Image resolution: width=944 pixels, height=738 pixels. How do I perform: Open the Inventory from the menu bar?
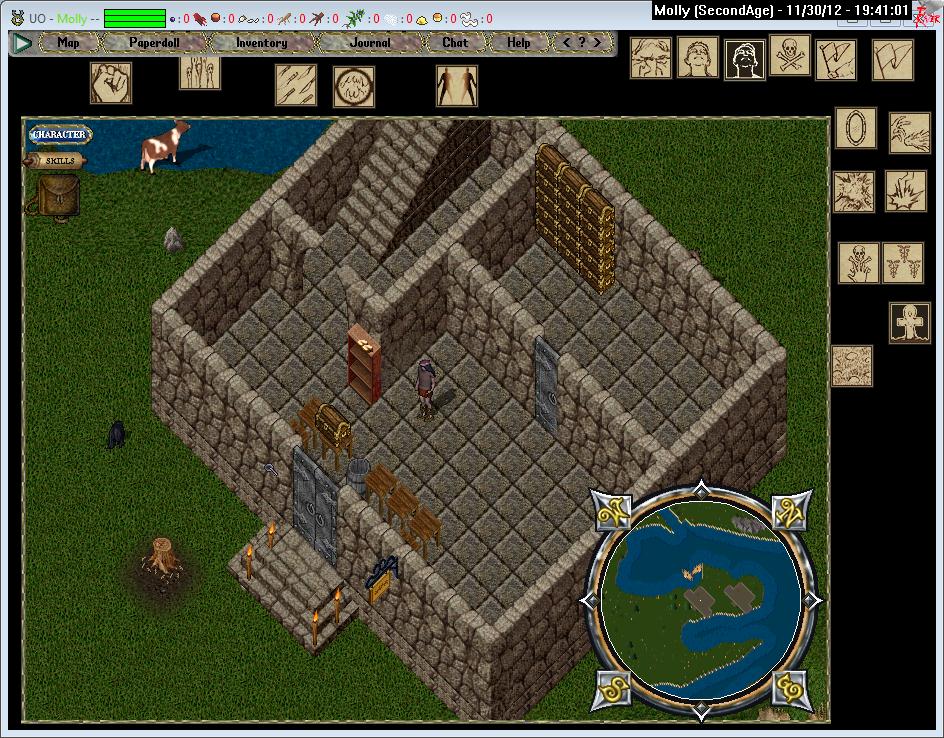tap(261, 43)
